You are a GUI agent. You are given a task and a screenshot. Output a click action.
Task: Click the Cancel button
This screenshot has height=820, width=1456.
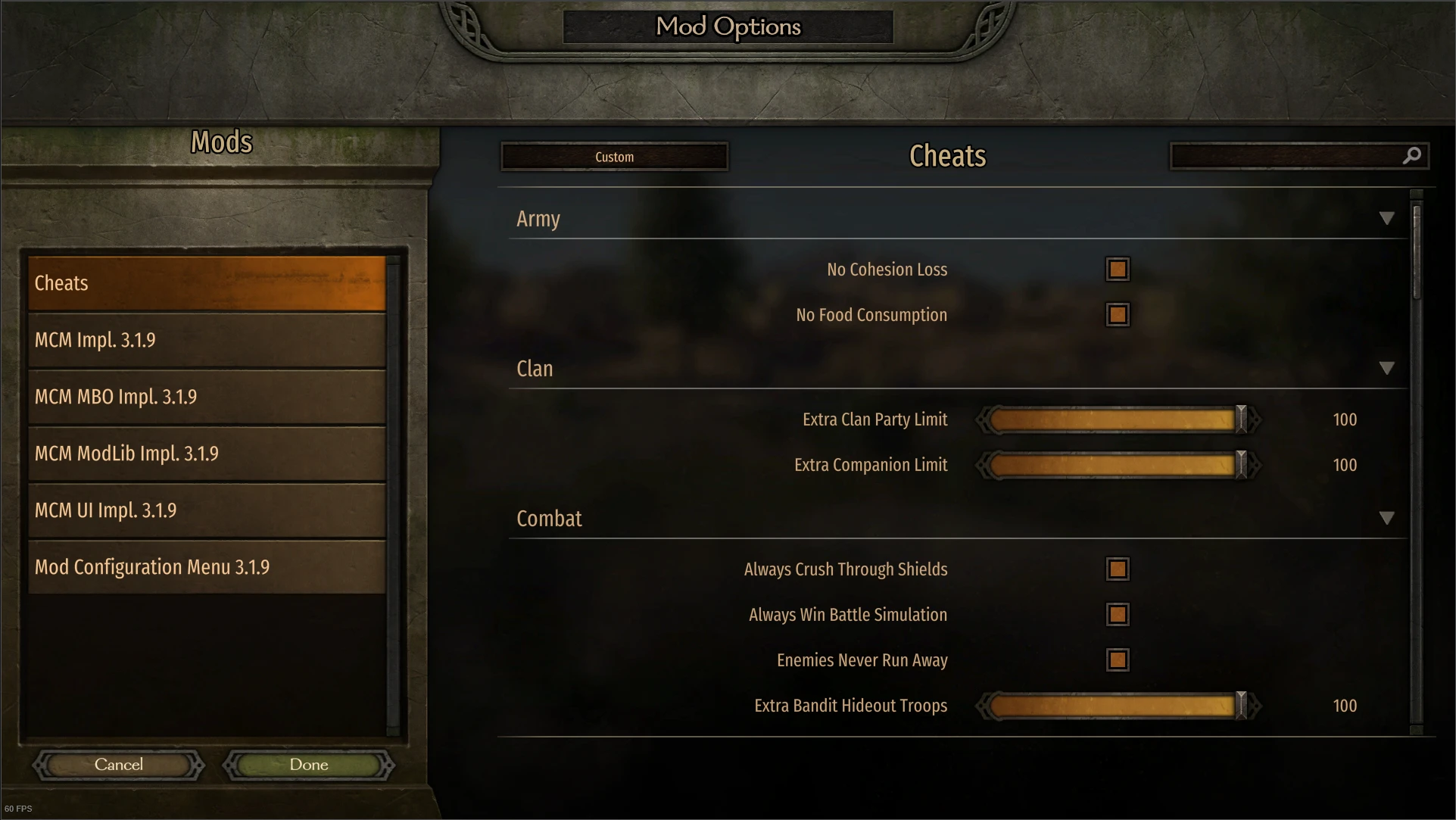point(118,765)
